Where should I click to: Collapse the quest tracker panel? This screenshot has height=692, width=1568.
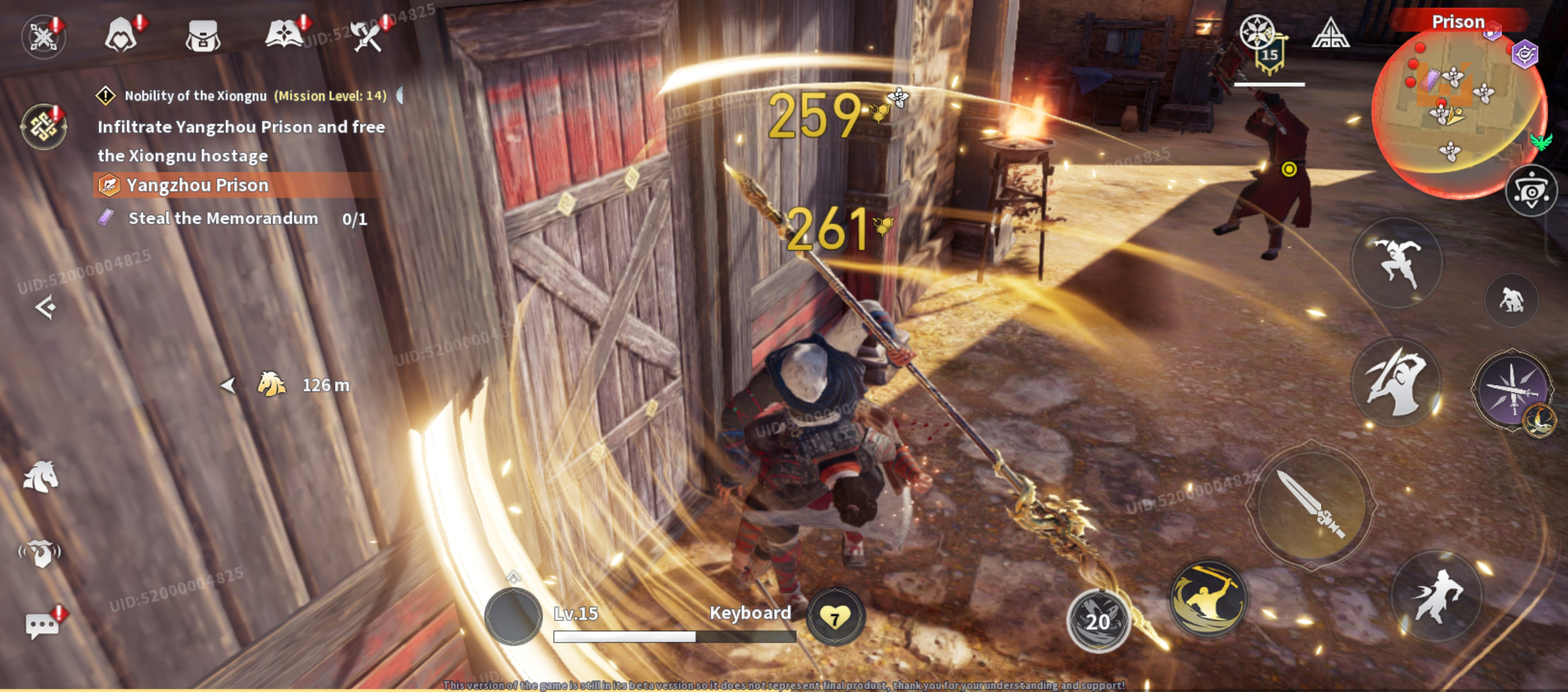[45, 308]
